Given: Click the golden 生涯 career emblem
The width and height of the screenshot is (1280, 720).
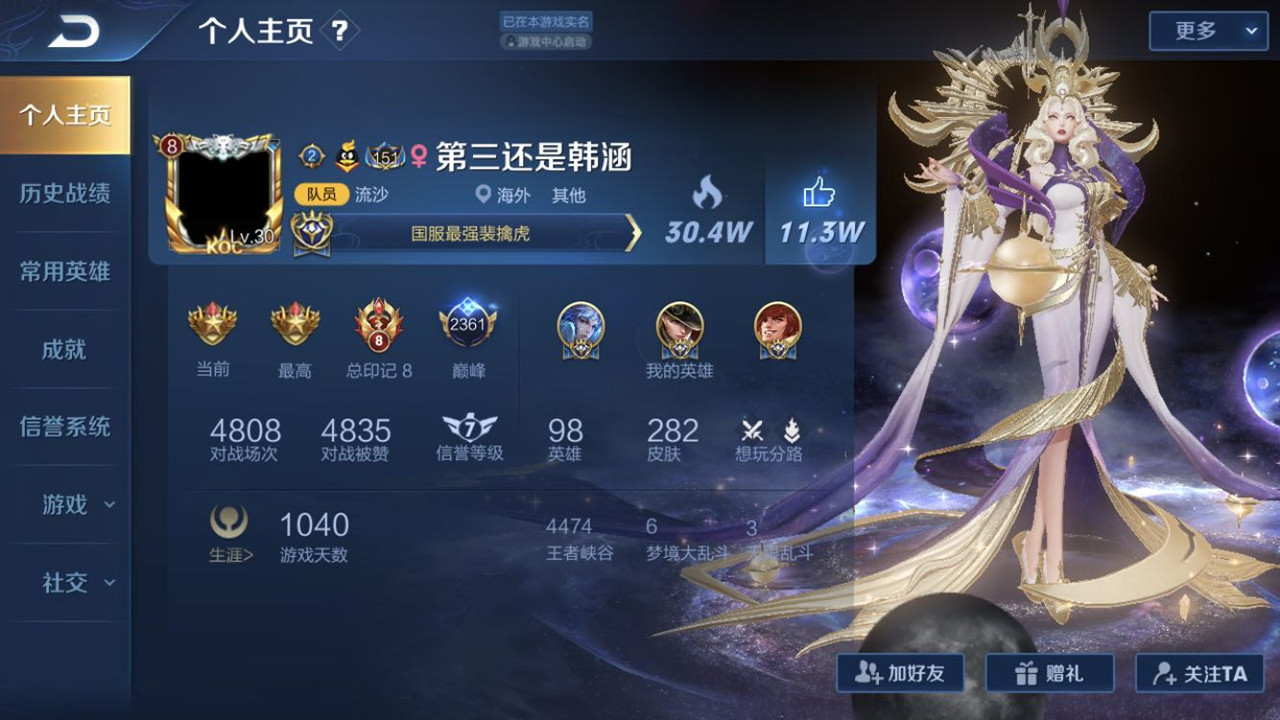Looking at the screenshot, I should point(228,523).
